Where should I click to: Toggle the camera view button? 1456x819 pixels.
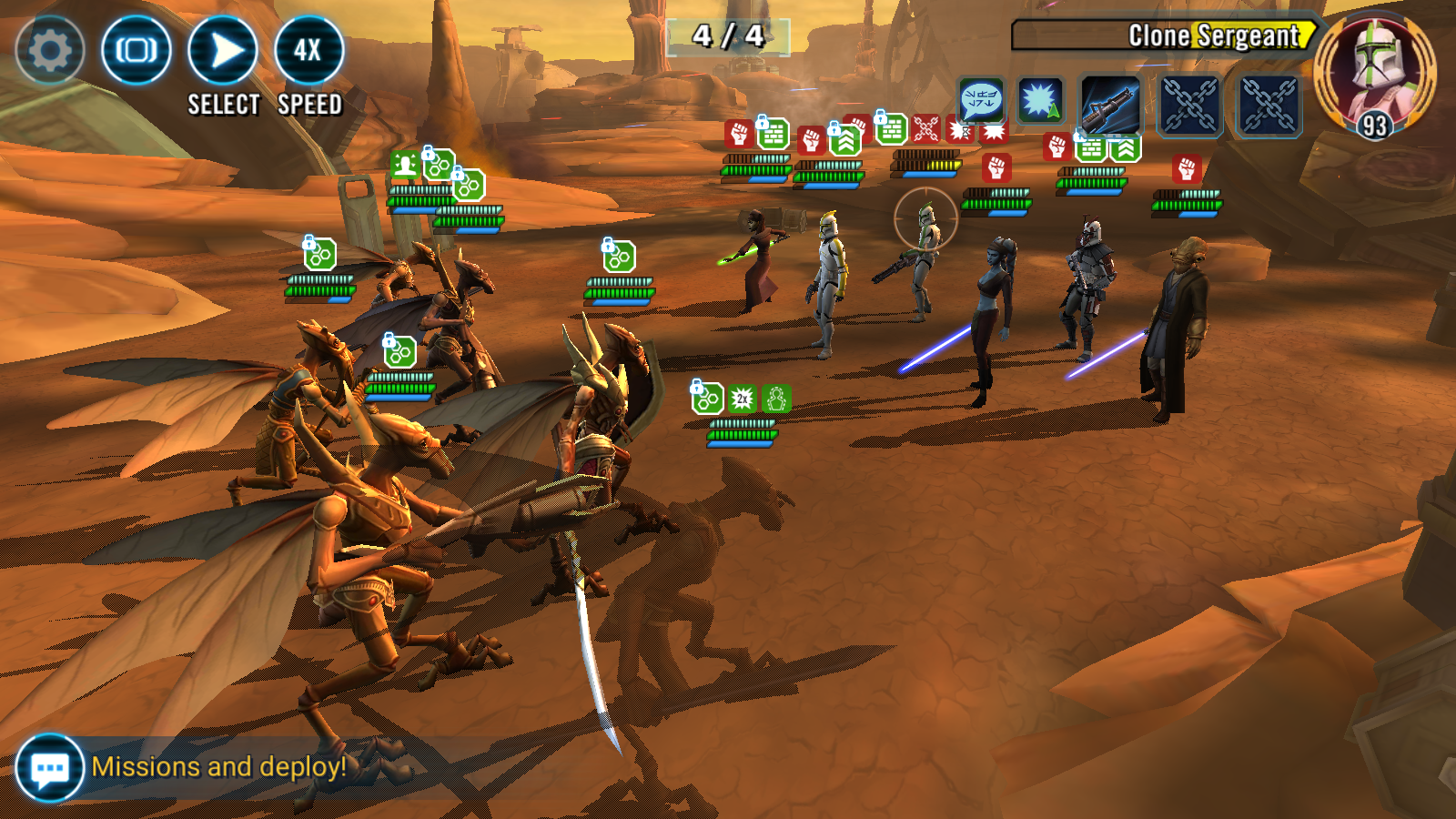tap(136, 50)
